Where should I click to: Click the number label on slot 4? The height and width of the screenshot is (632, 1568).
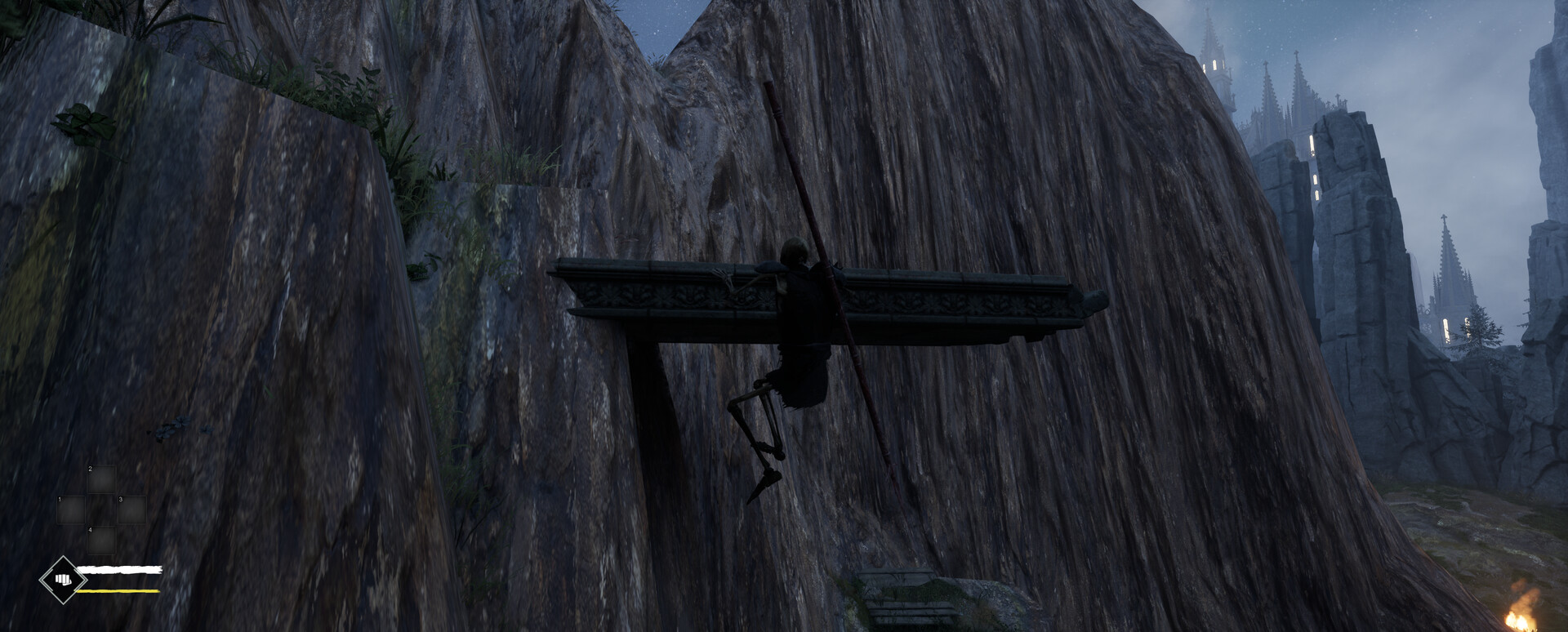(91, 530)
